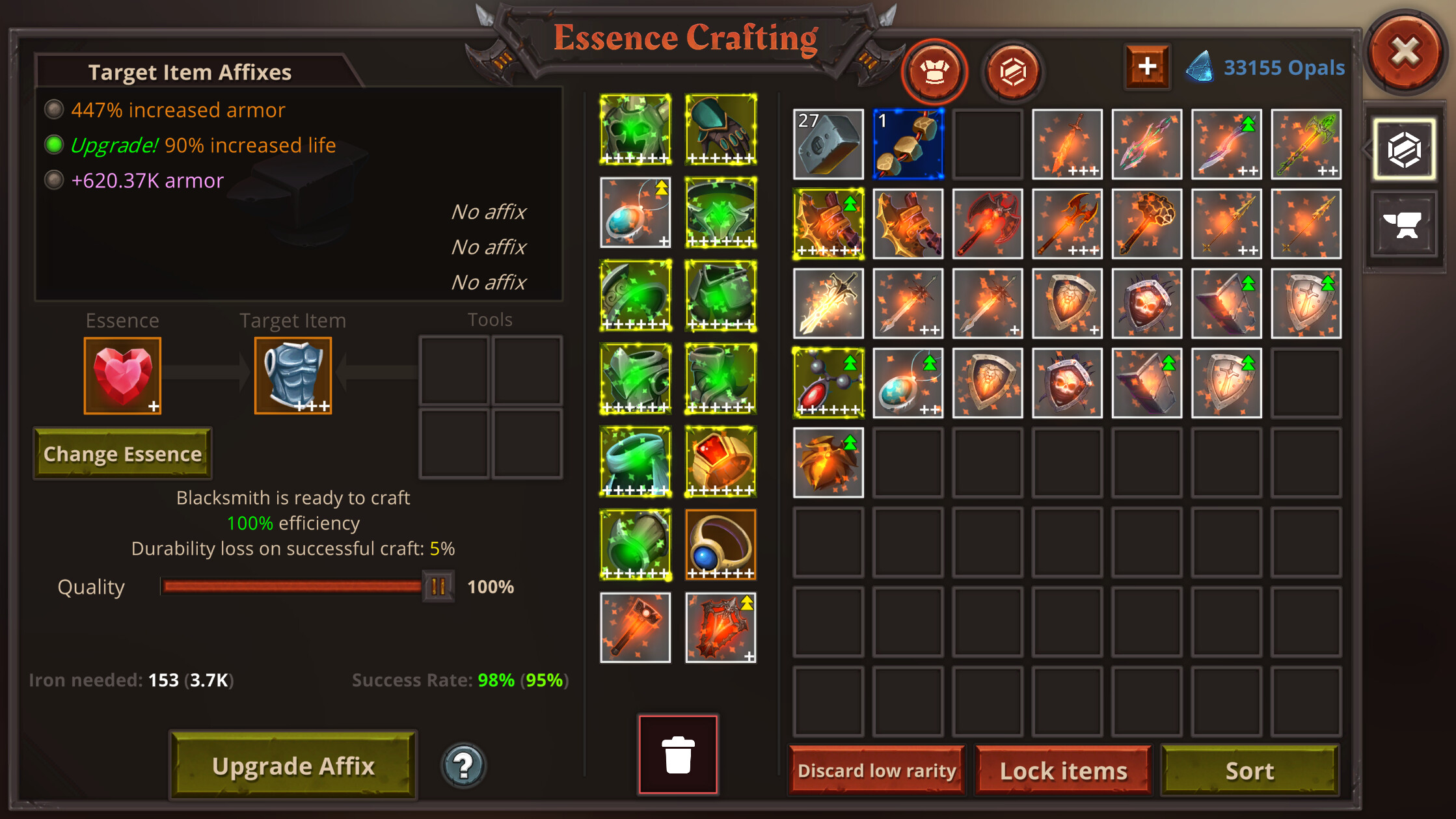Click the Discard low rarity button

876,770
